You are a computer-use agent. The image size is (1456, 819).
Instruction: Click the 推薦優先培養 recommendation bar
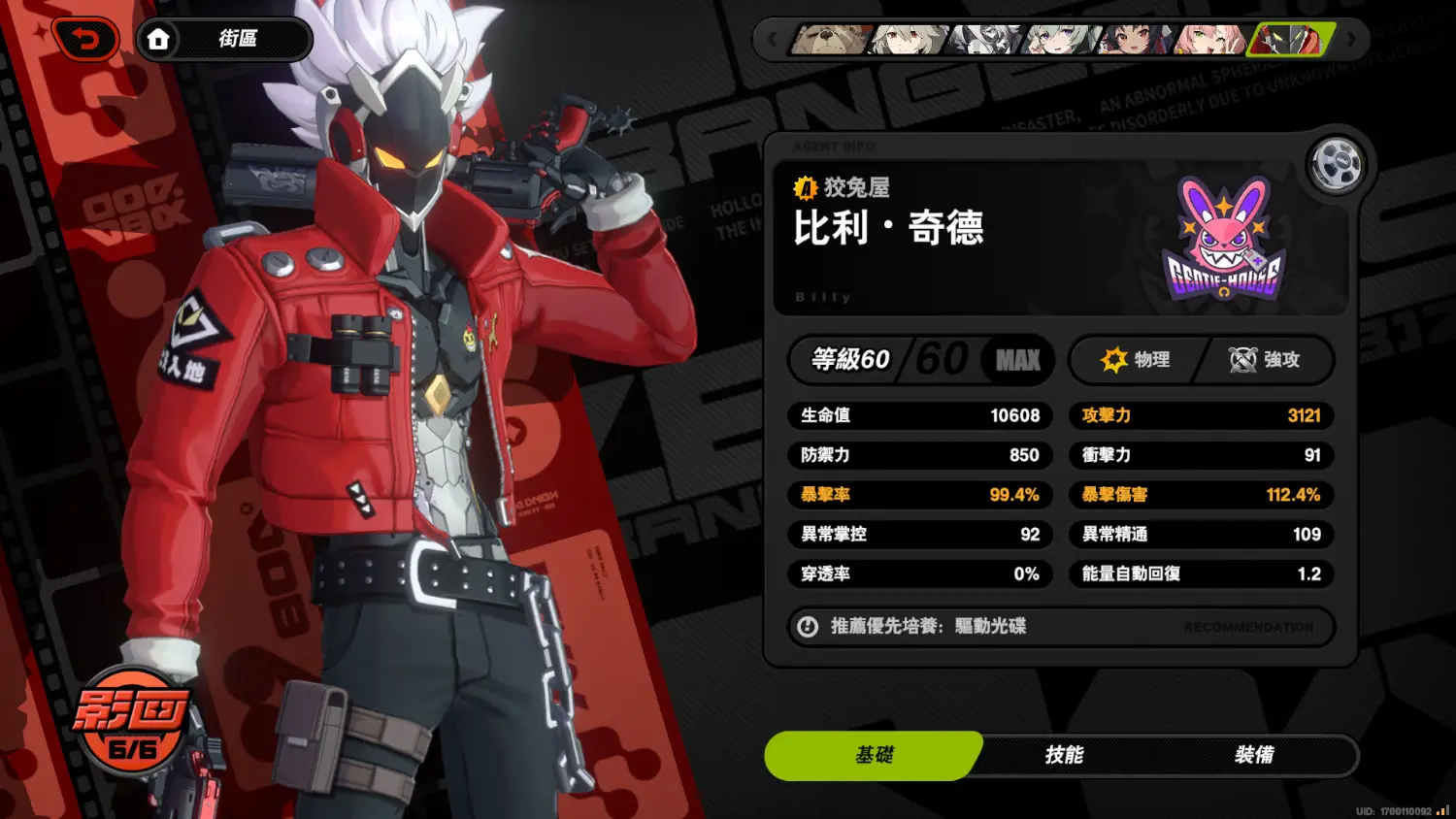pyautogui.click(x=1060, y=627)
